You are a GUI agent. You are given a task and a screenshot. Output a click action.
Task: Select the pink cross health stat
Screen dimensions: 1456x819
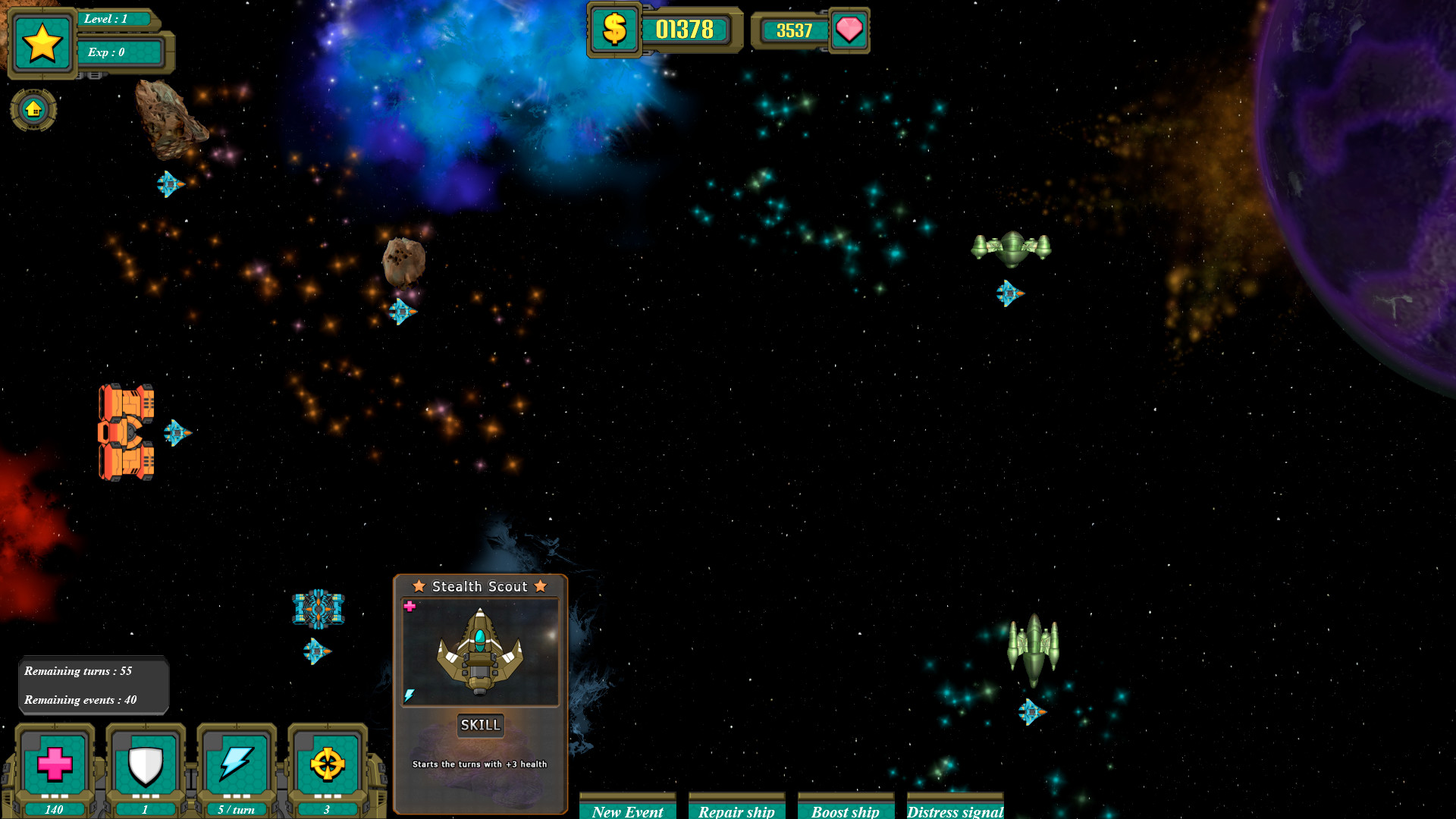55,764
